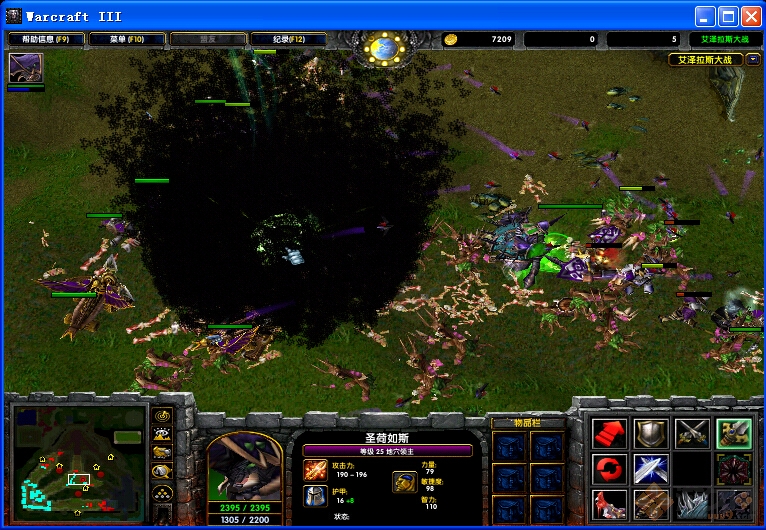Click the hero portrait in the console
The image size is (766, 530).
pos(243,467)
